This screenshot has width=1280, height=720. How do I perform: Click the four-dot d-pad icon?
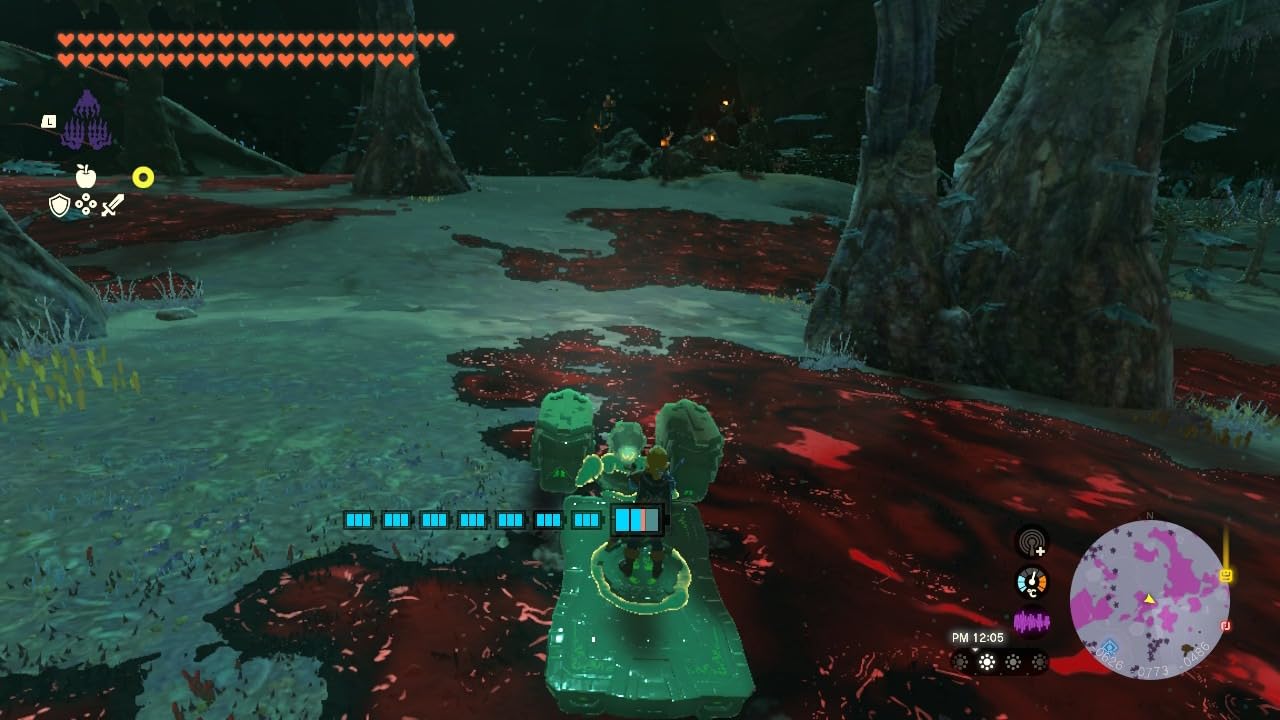pos(86,206)
